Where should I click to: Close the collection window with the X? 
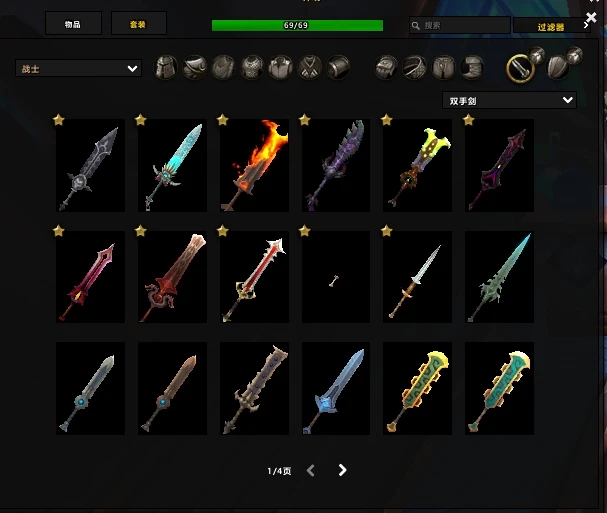(x=591, y=17)
